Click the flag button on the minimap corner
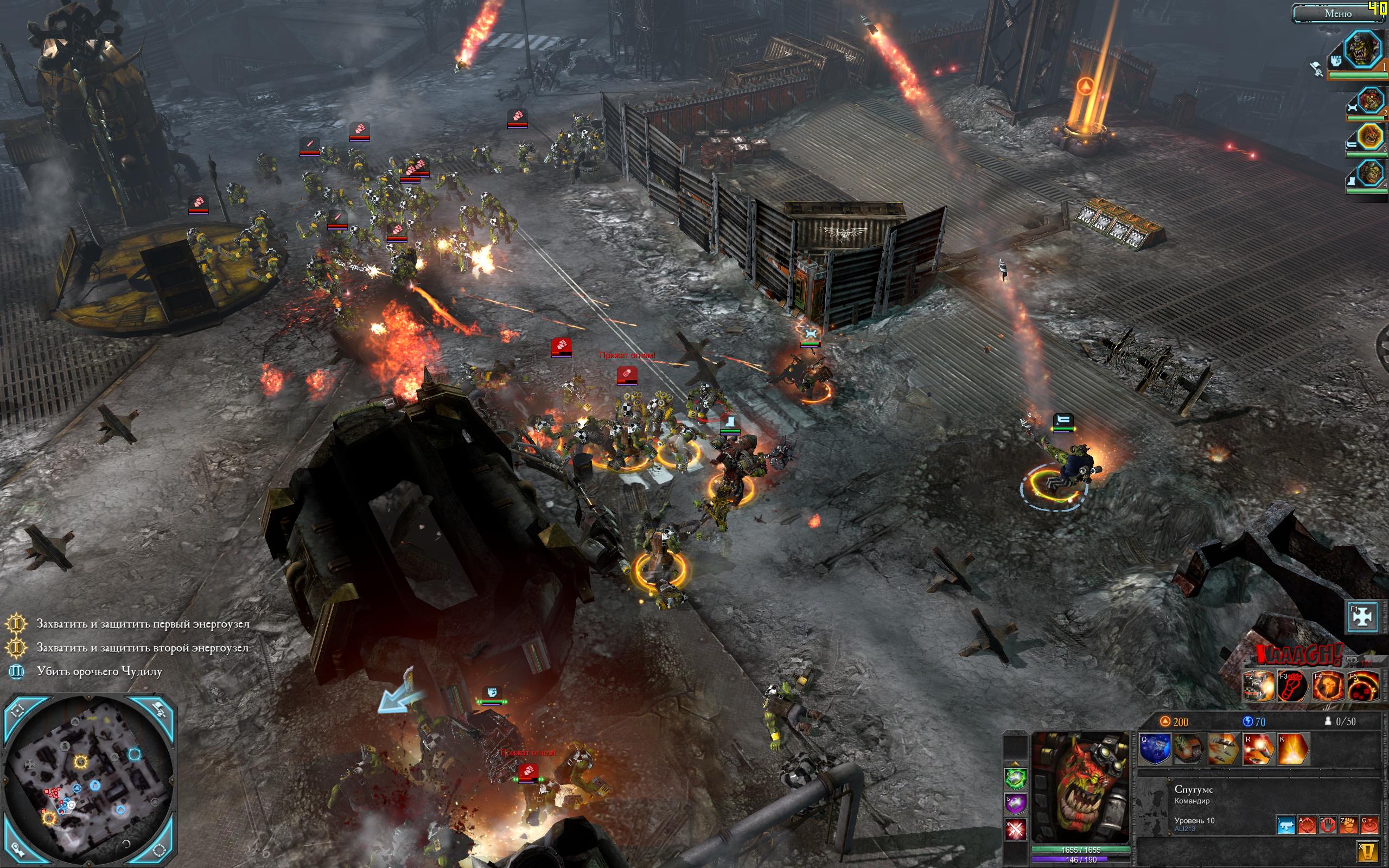This screenshot has width=1389, height=868. 159,710
